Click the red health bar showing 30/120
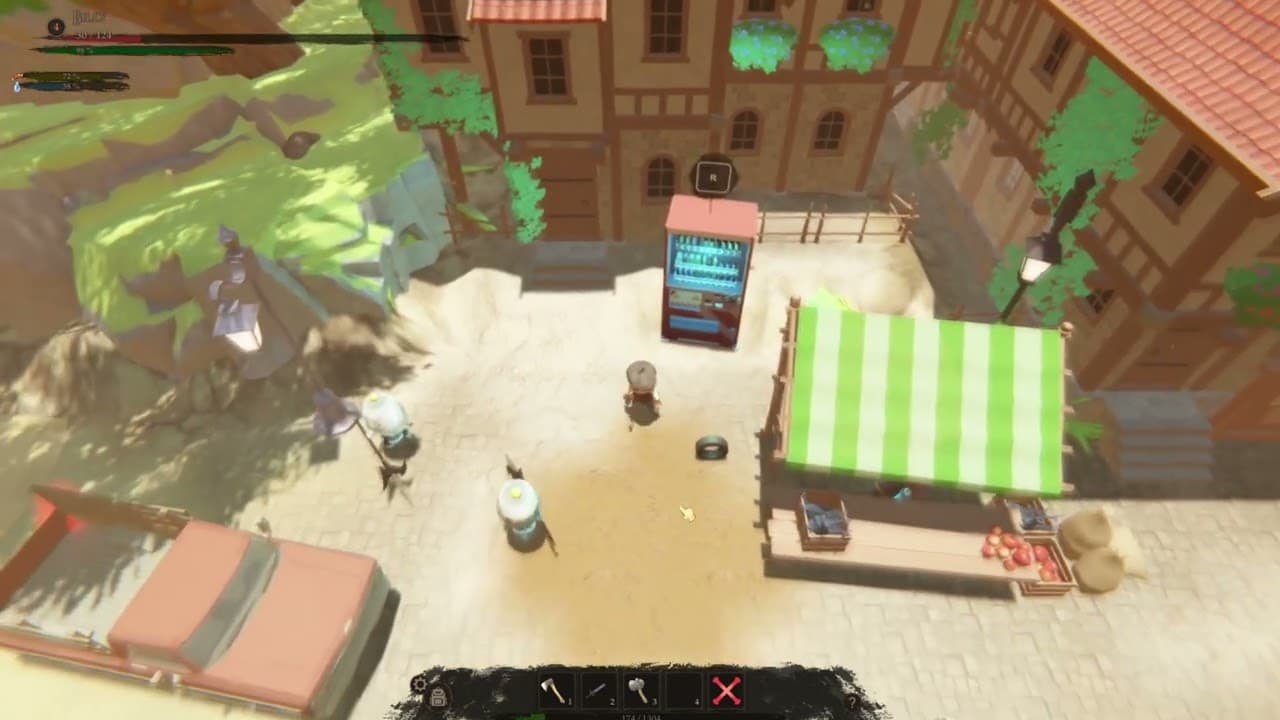 pyautogui.click(x=90, y=37)
